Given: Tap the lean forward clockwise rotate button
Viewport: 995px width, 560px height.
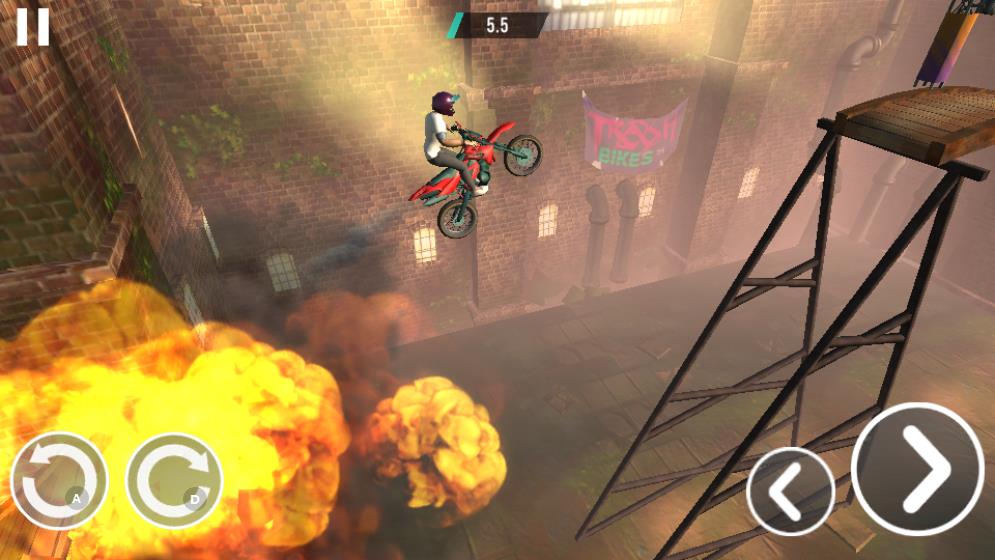Looking at the screenshot, I should (174, 480).
